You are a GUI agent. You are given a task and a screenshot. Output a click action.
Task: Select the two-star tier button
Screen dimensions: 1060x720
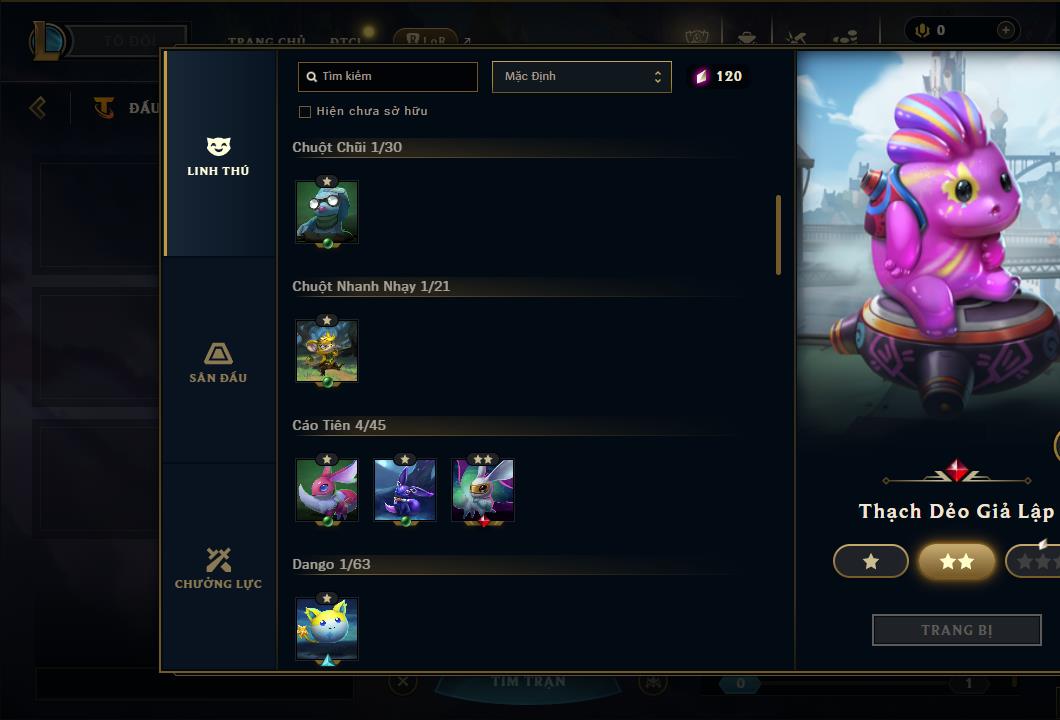coord(956,562)
